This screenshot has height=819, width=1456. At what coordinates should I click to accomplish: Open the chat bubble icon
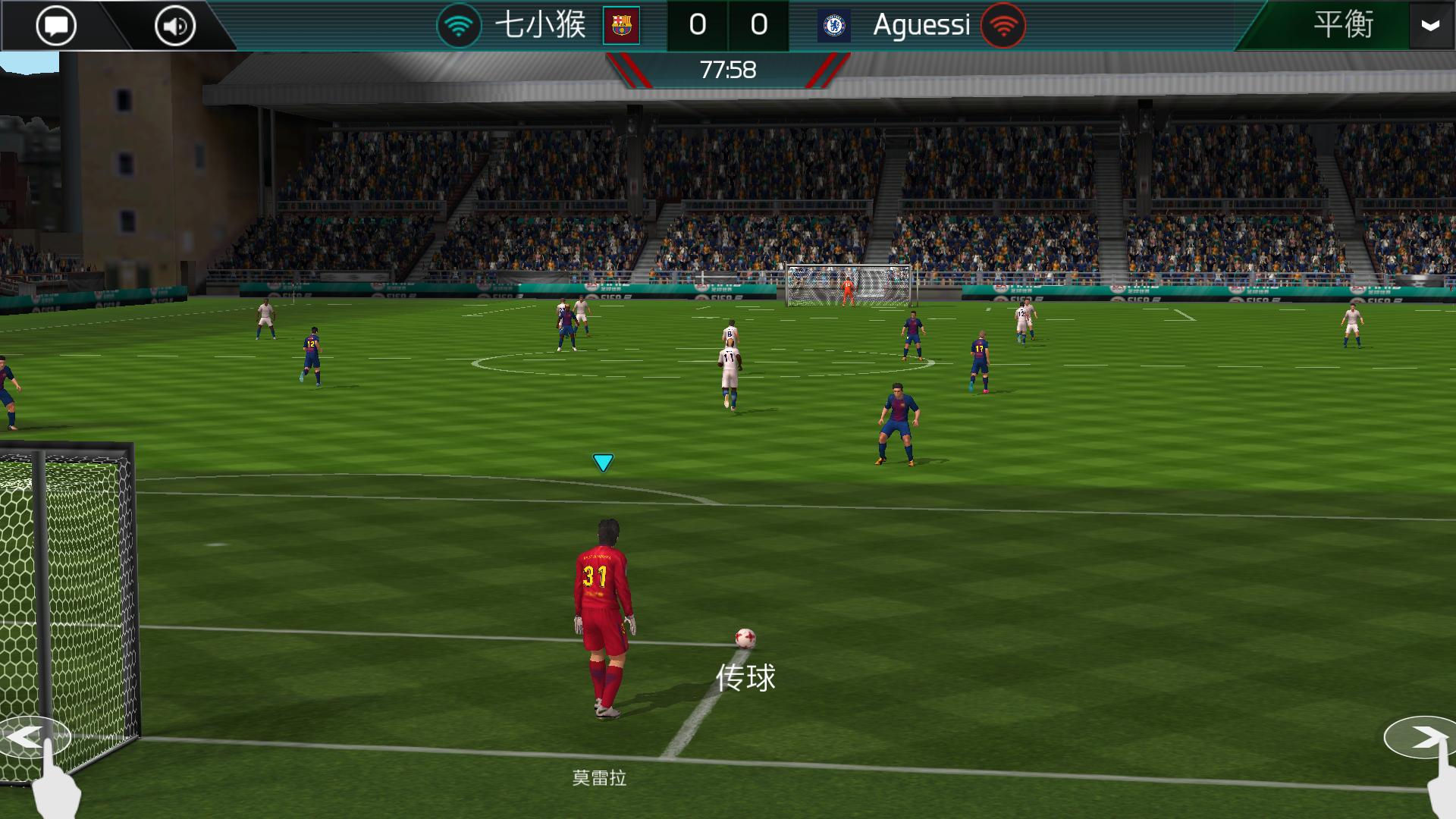tap(55, 24)
